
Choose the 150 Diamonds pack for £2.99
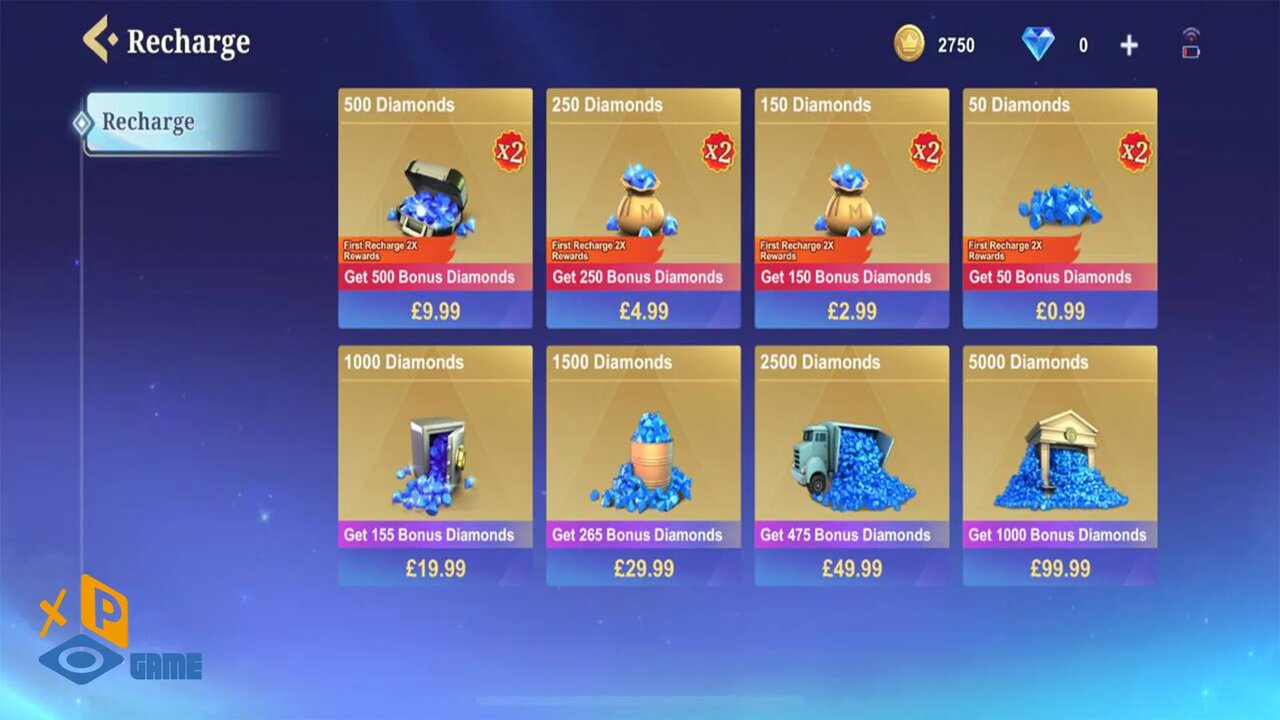click(x=851, y=208)
